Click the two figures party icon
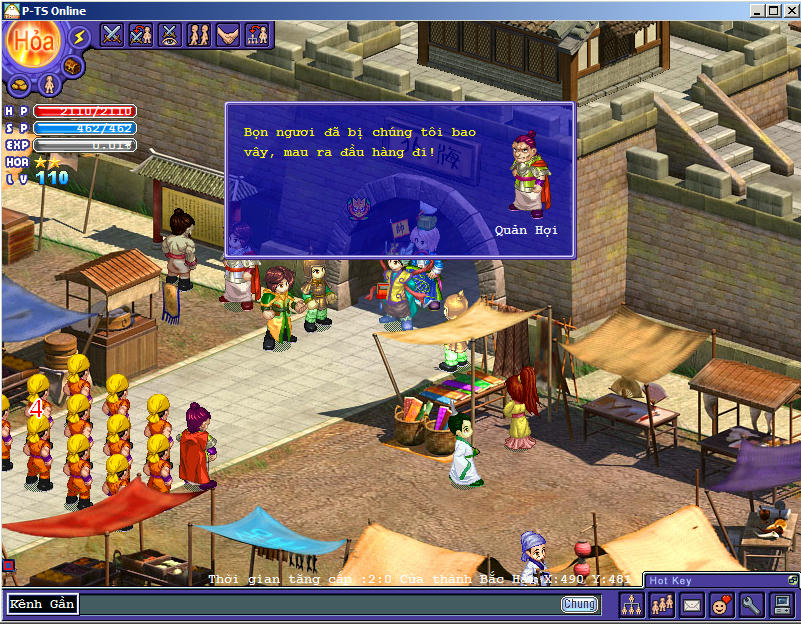The width and height of the screenshot is (801, 624). click(199, 34)
